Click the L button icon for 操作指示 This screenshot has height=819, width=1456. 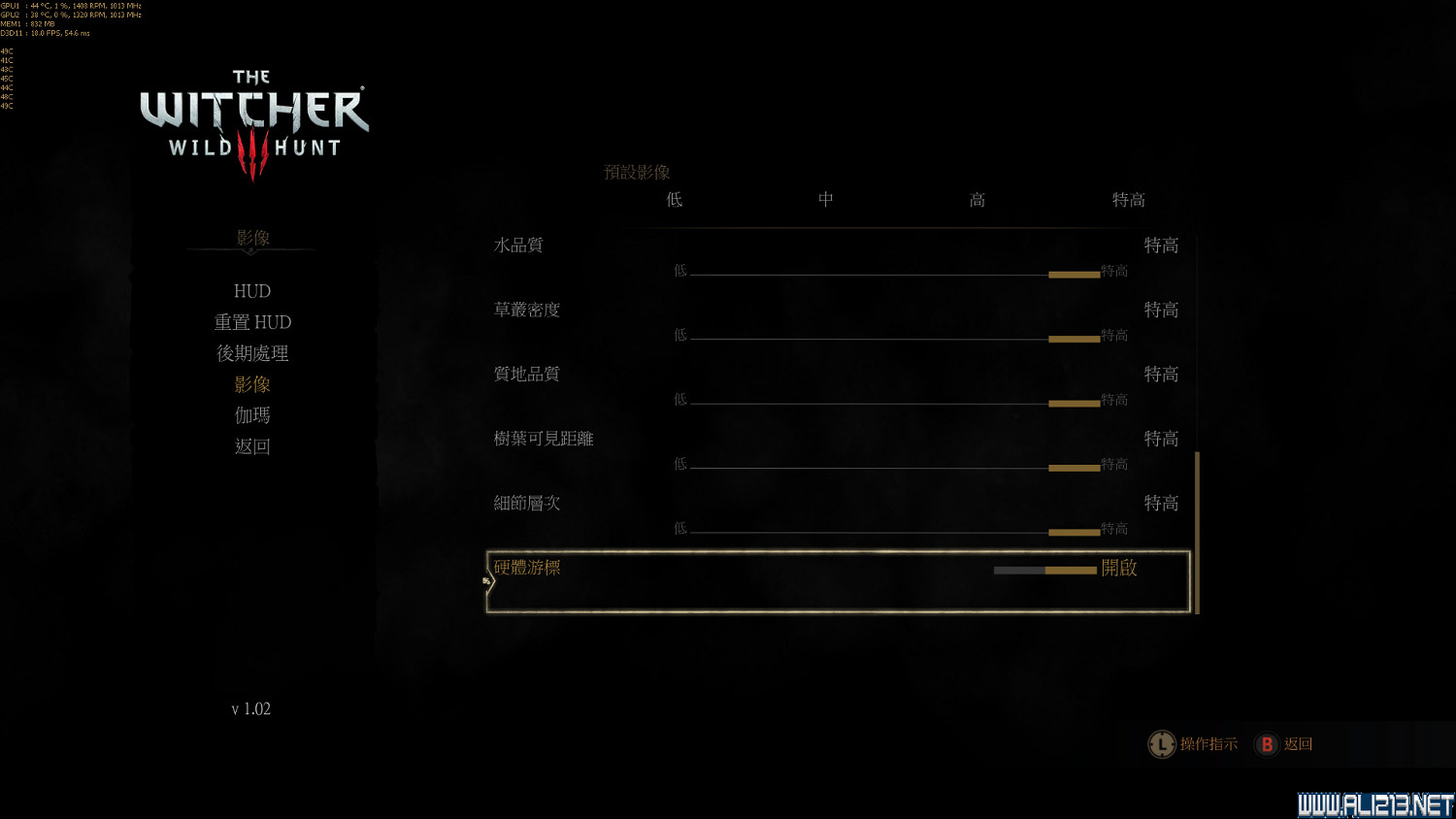pyautogui.click(x=1162, y=744)
